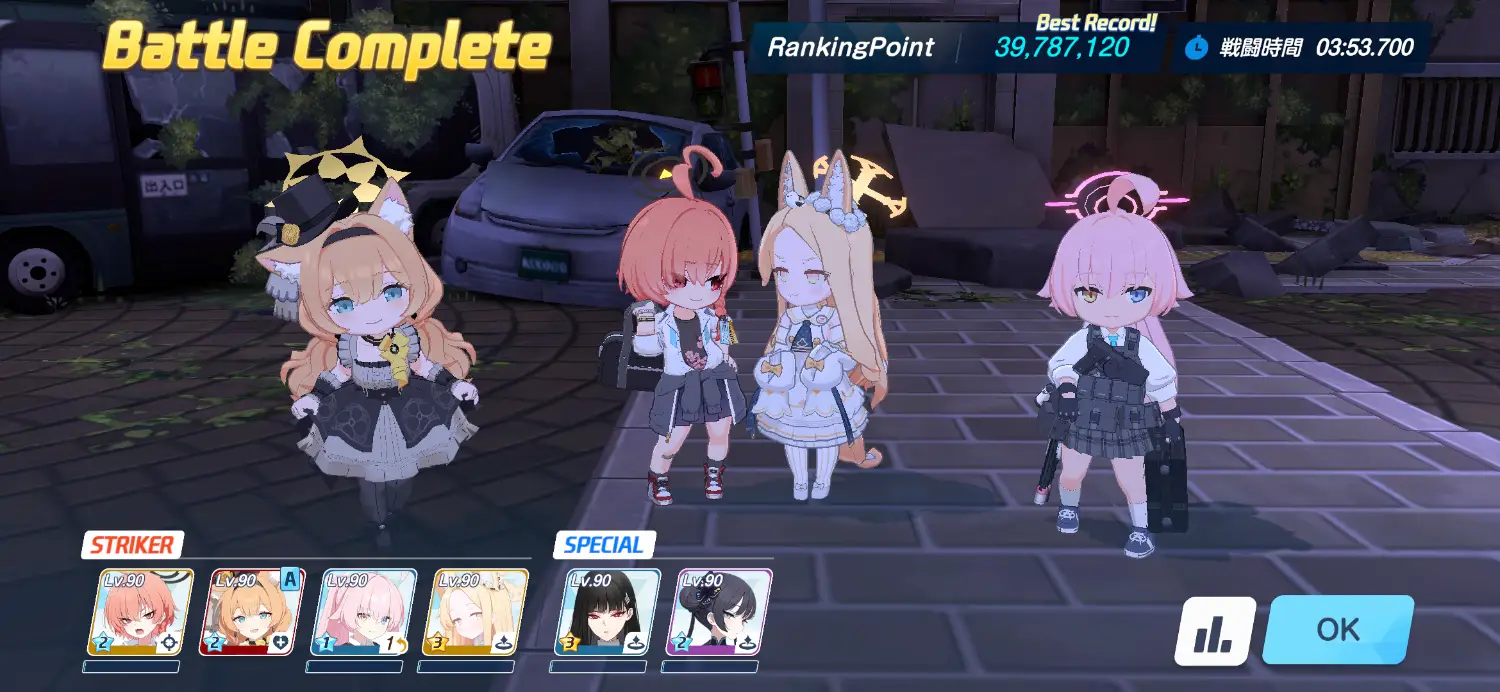Select the pink-haired striker portrait
The width and height of the screenshot is (1500, 692).
point(369,612)
